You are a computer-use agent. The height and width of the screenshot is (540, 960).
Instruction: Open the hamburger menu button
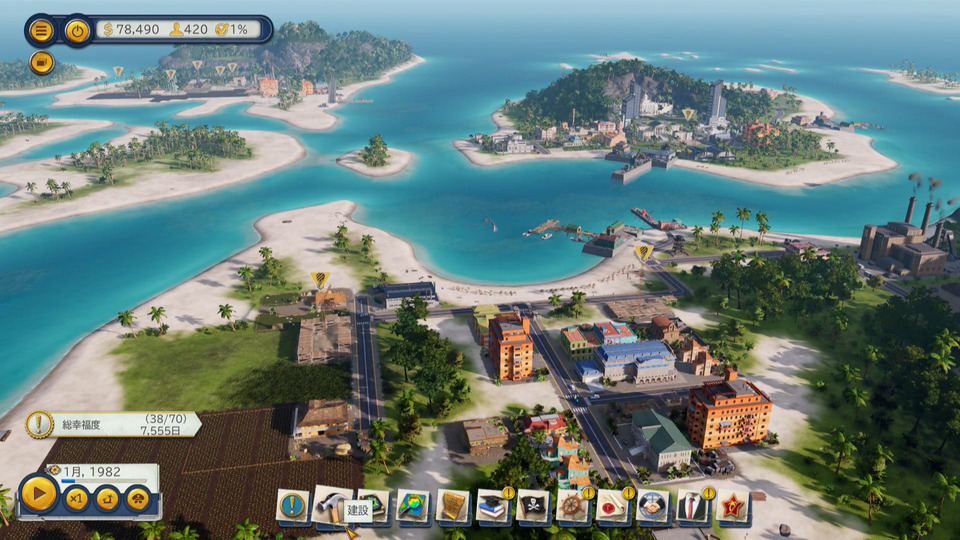point(41,30)
